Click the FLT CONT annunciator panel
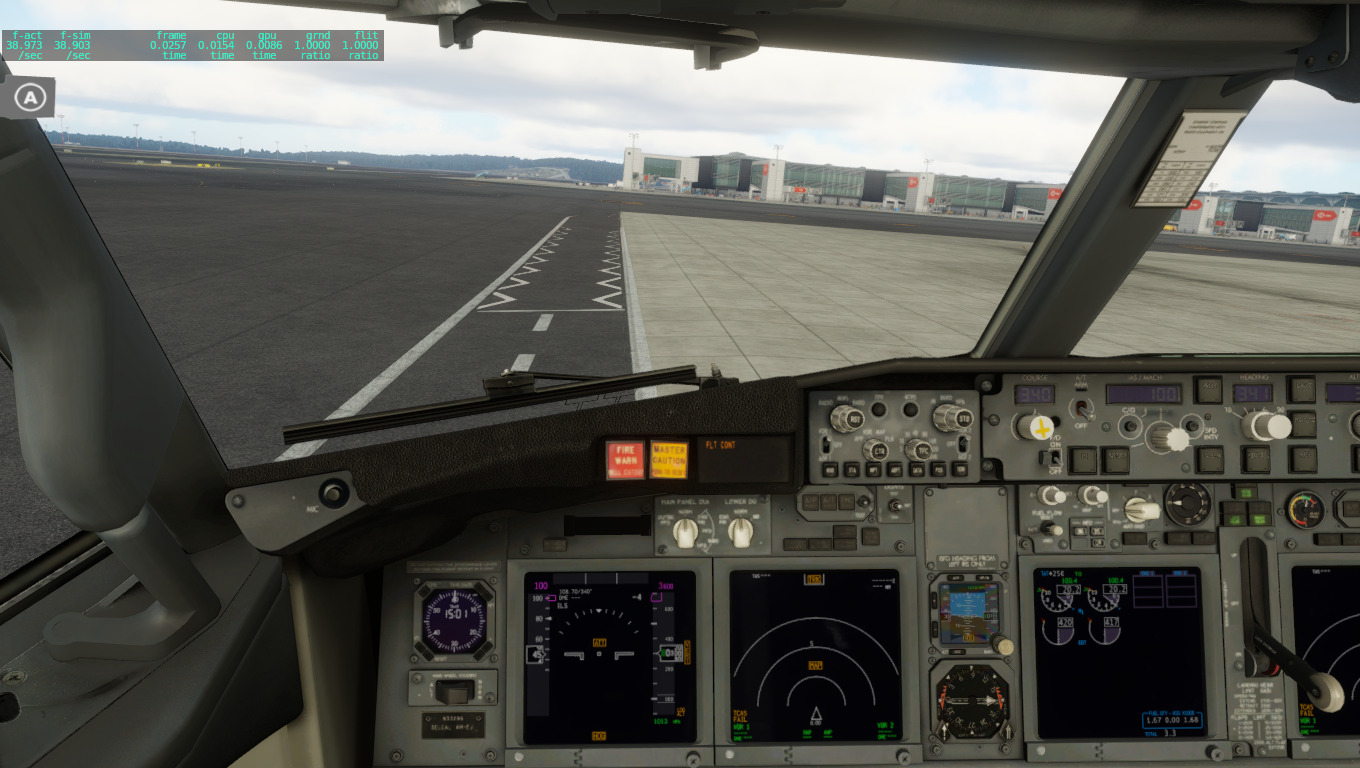 pyautogui.click(x=745, y=459)
